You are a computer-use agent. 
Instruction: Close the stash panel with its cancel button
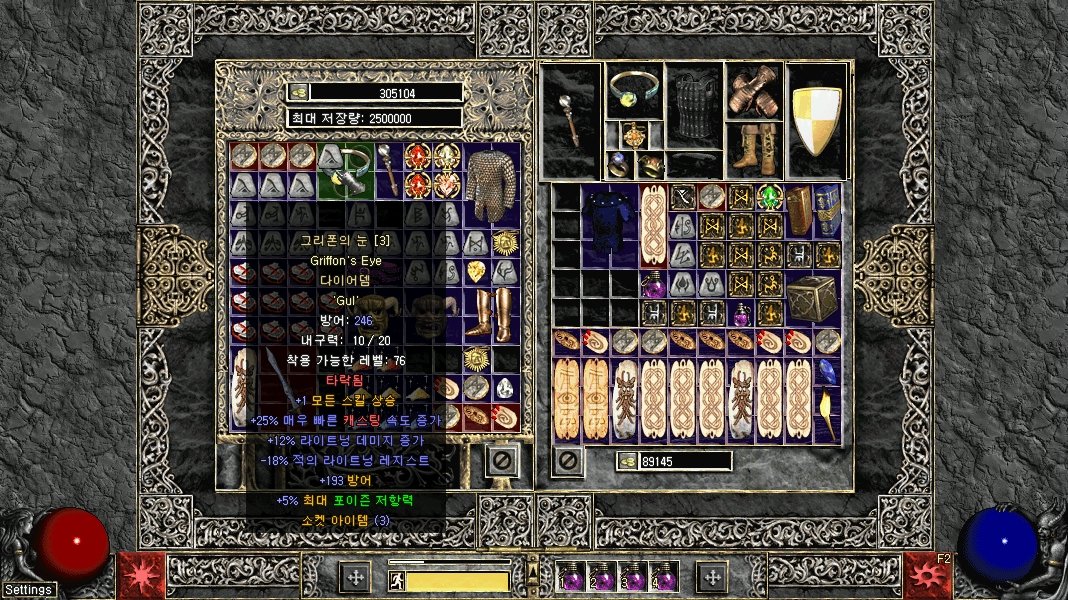tap(502, 460)
